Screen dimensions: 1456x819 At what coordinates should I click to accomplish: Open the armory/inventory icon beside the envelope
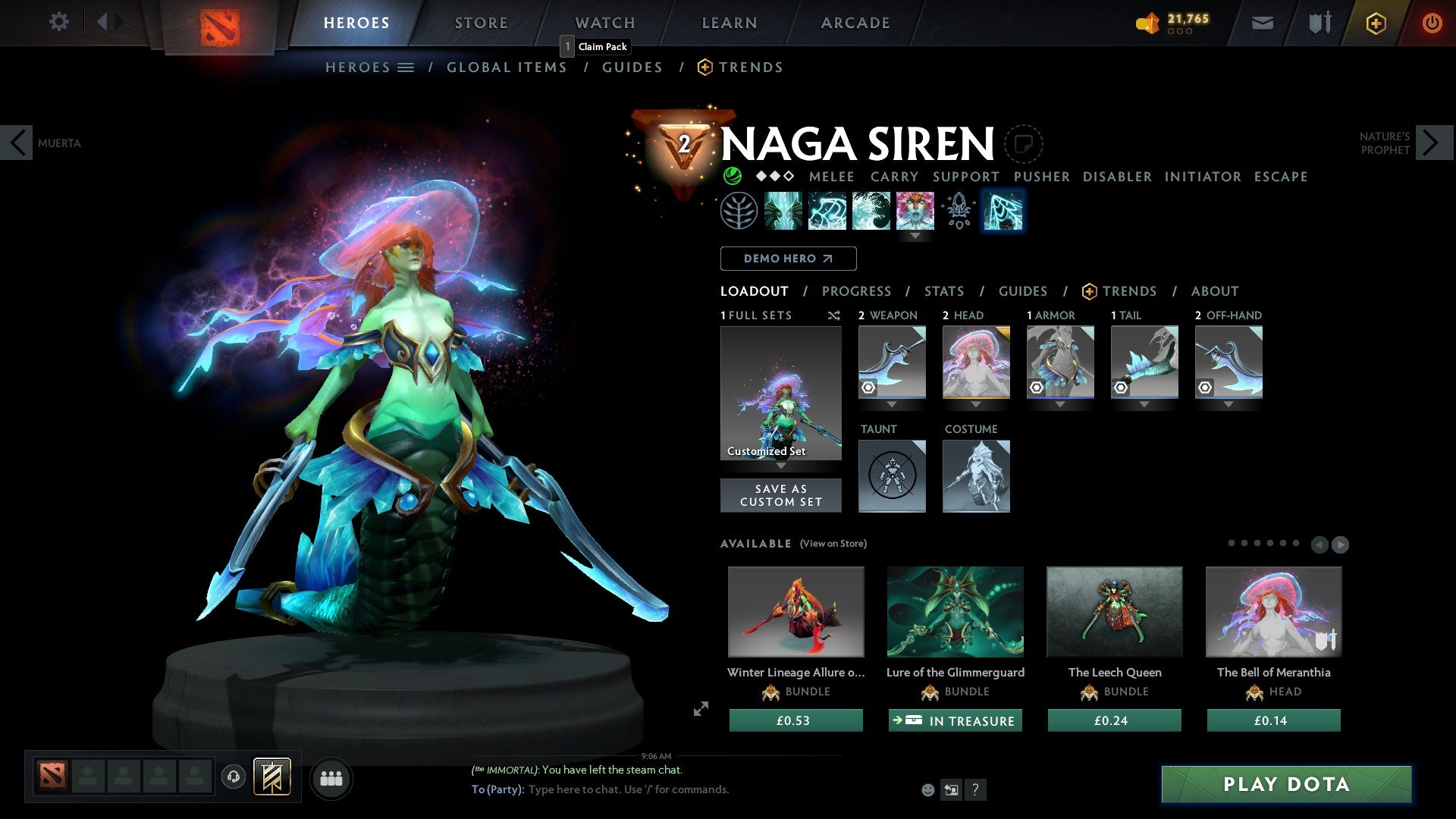pyautogui.click(x=1319, y=22)
